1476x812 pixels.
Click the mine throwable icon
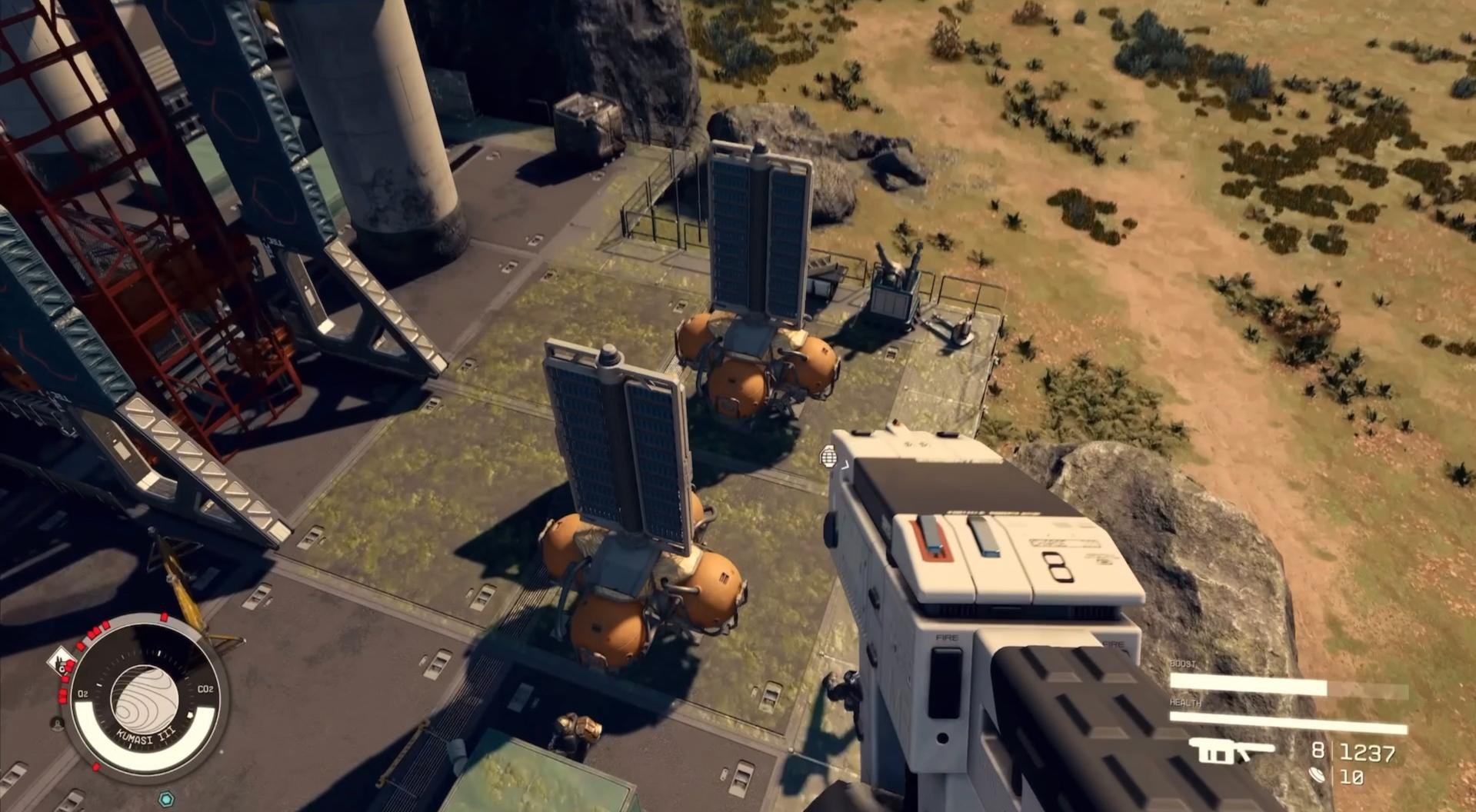pyautogui.click(x=1318, y=775)
